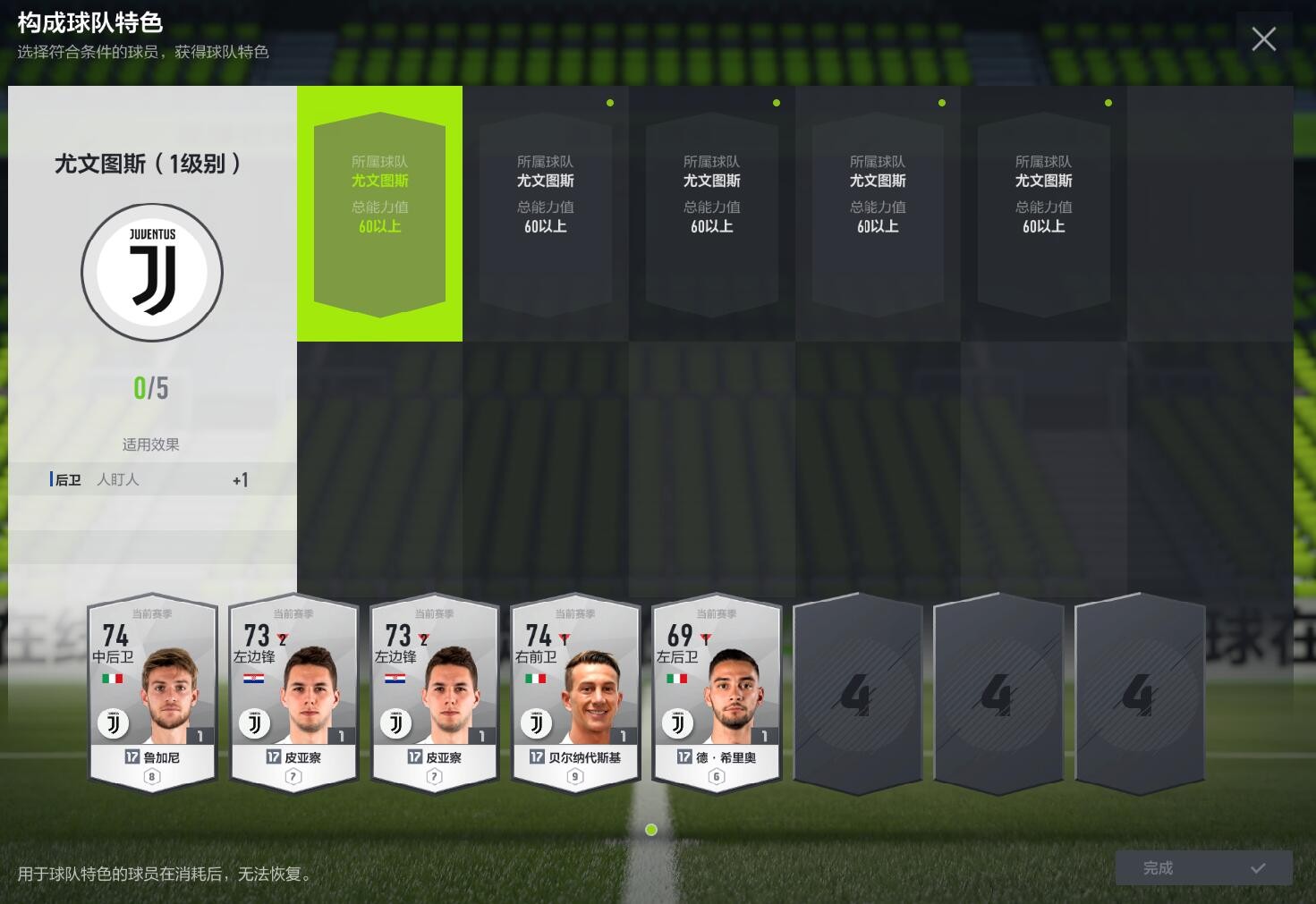This screenshot has width=1316, height=904.
Task: Toggle the green dot on the fifth requirement slot
Action: coord(1108,103)
